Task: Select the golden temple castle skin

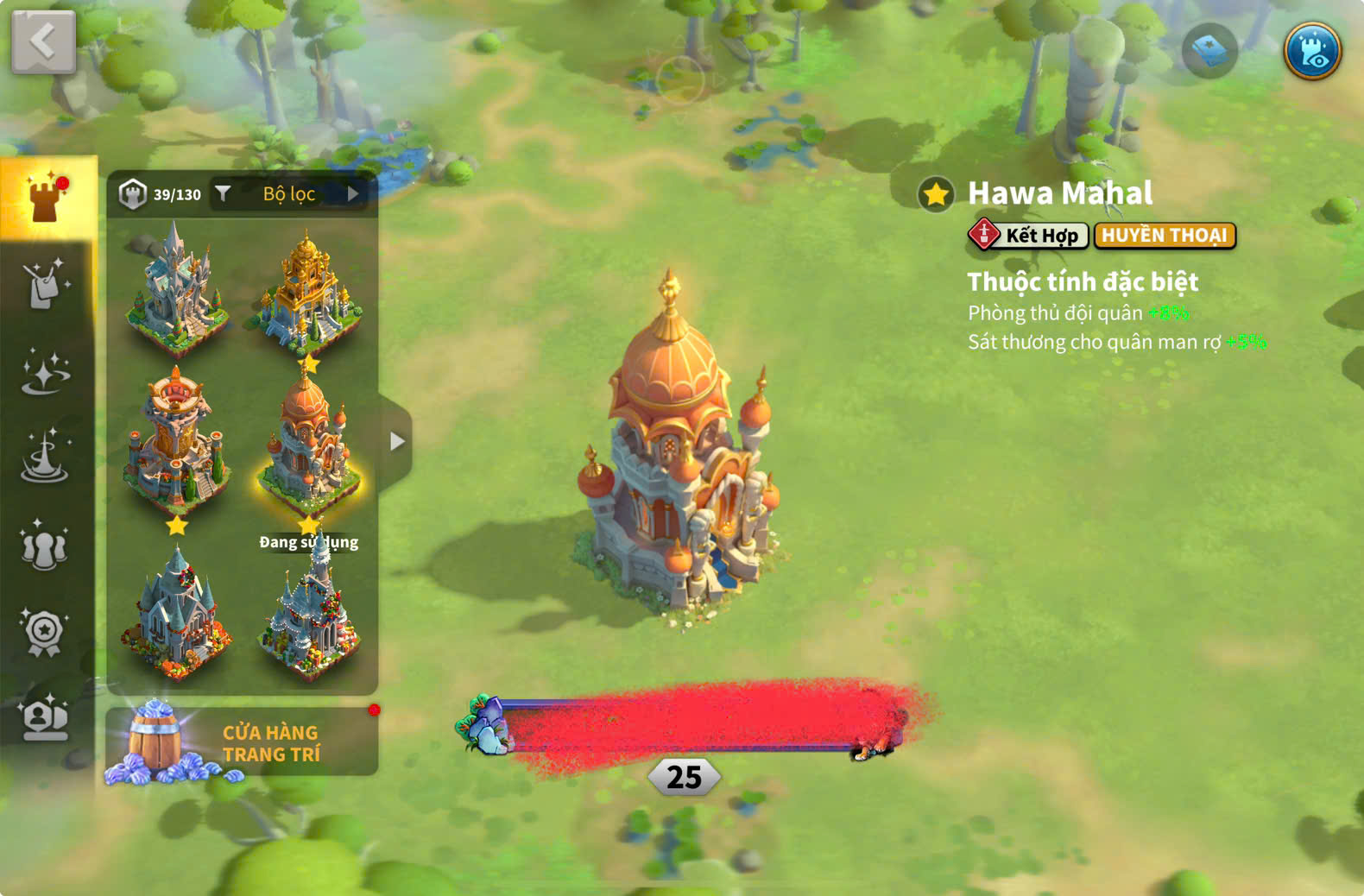Action: point(308,289)
